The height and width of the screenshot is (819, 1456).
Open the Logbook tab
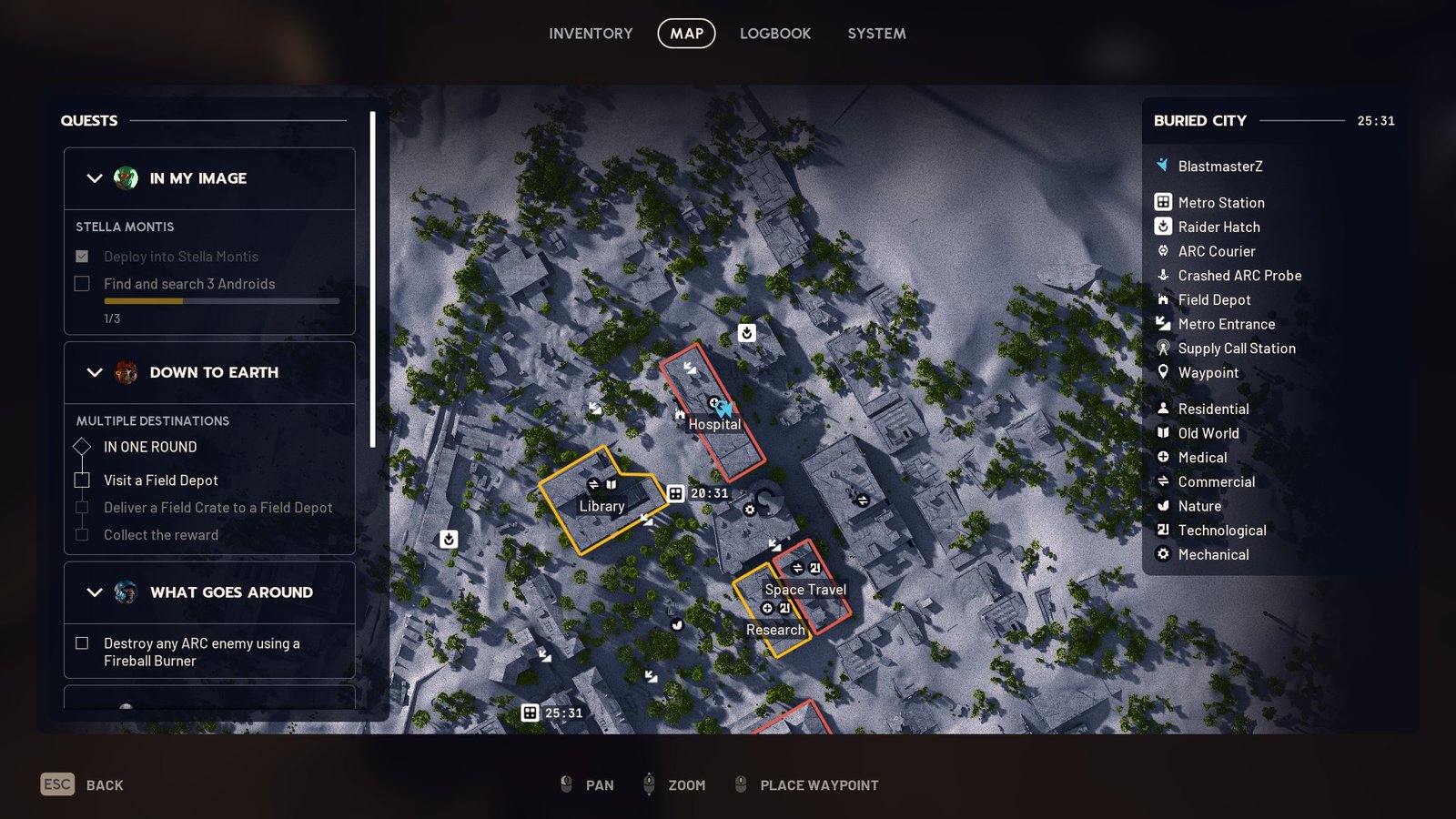pos(774,34)
